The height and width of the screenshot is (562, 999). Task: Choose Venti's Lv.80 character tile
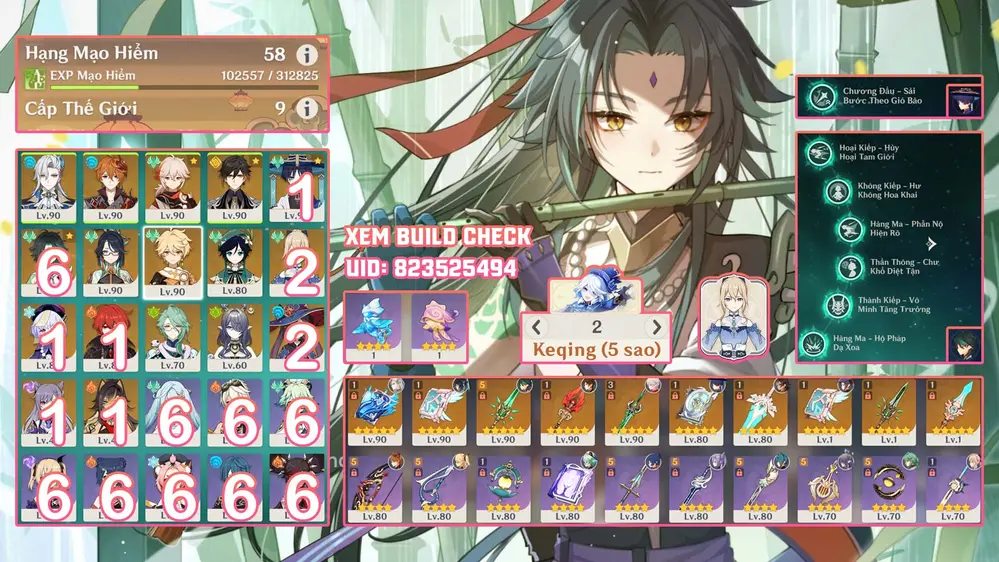[x=235, y=262]
